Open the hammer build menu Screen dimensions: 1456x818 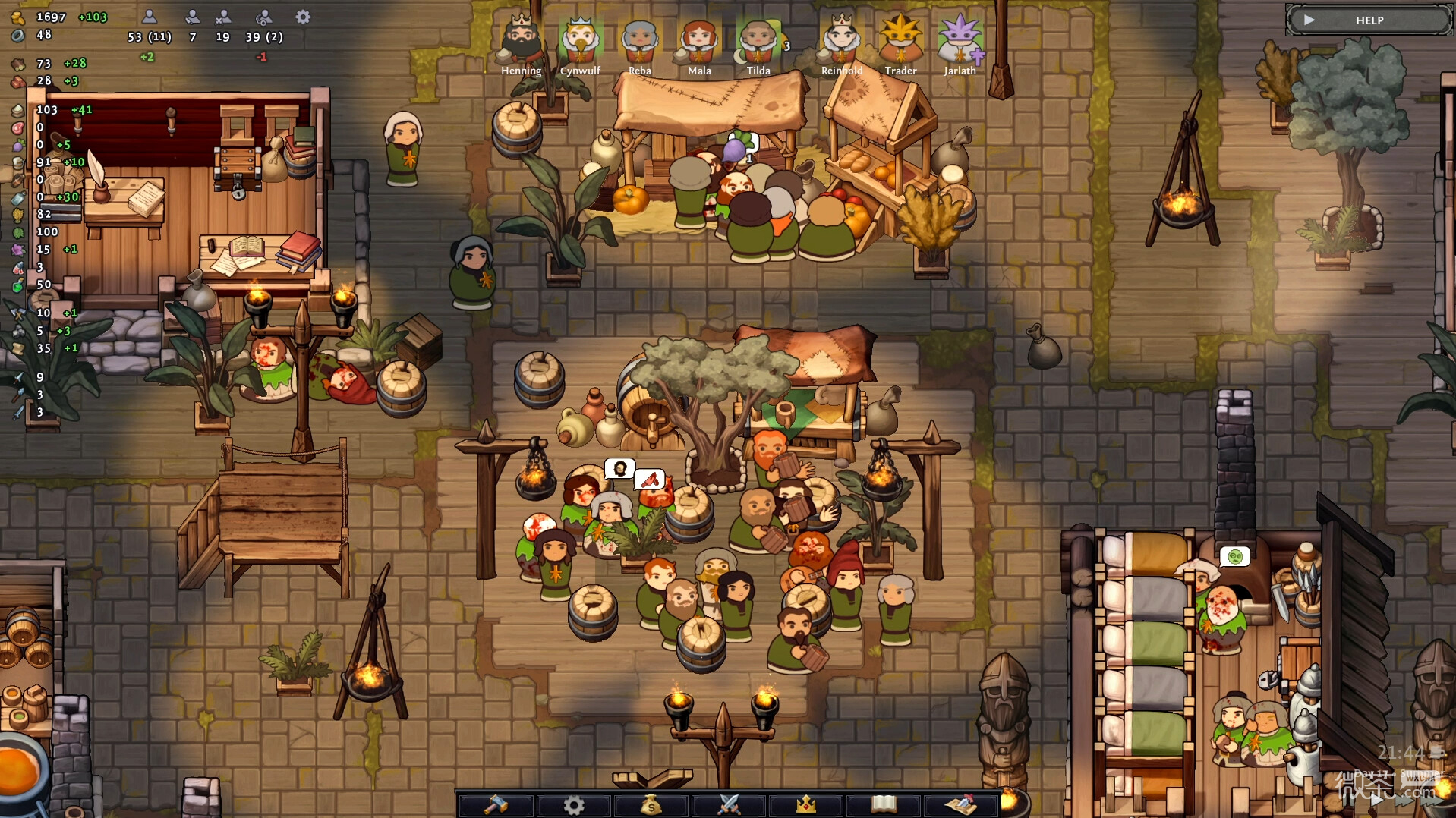(496, 804)
